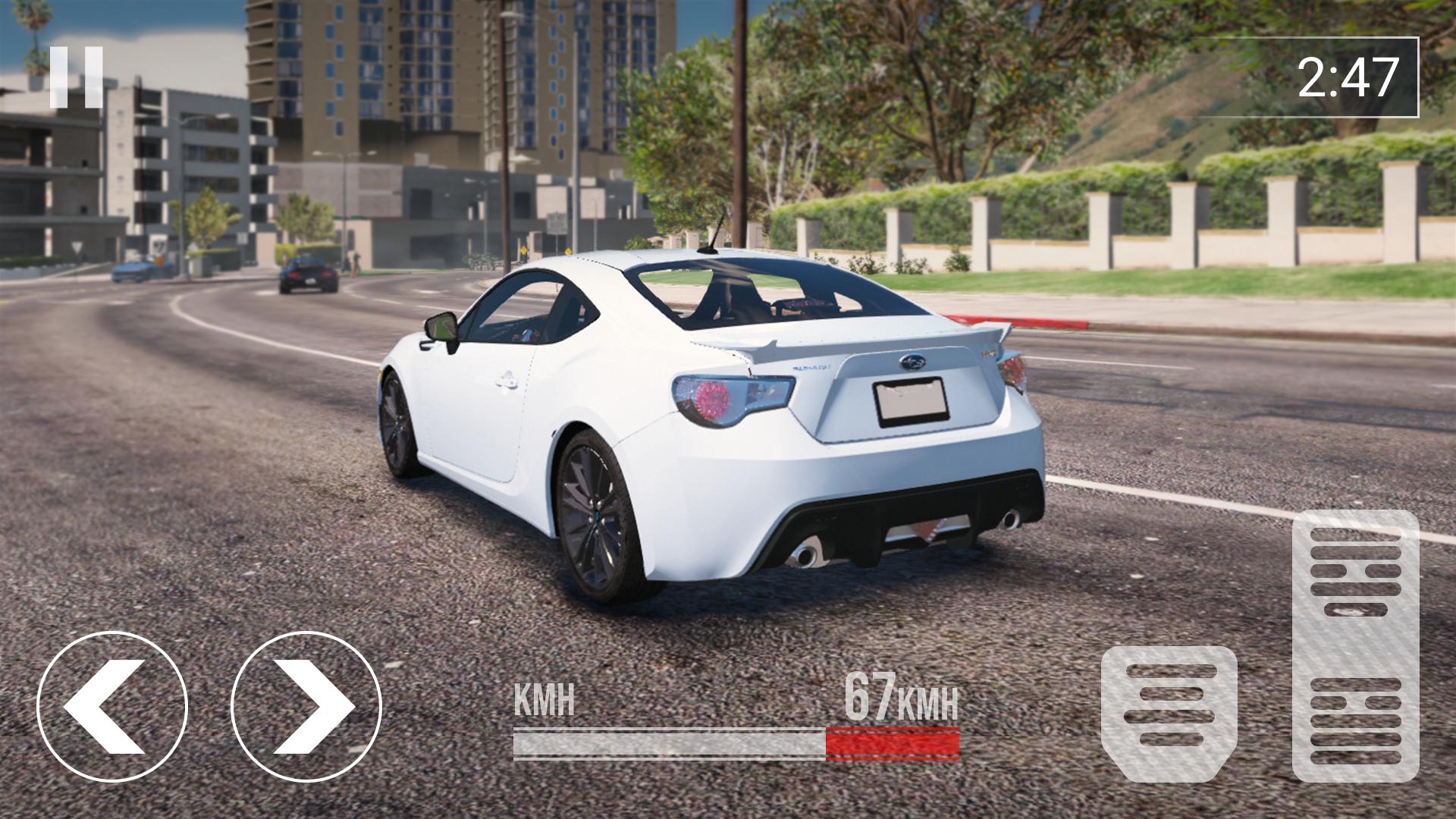Steer left with the left arrow button
Viewport: 1456px width, 819px height.
click(112, 707)
